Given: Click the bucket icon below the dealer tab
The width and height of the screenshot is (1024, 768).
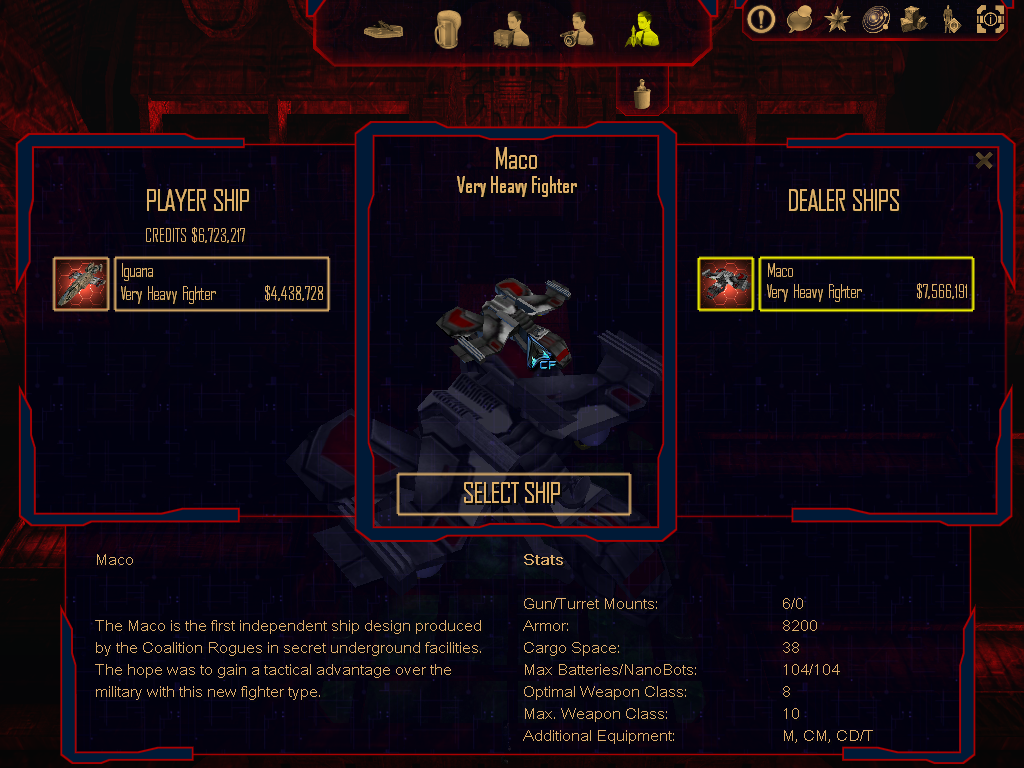Looking at the screenshot, I should (x=642, y=94).
